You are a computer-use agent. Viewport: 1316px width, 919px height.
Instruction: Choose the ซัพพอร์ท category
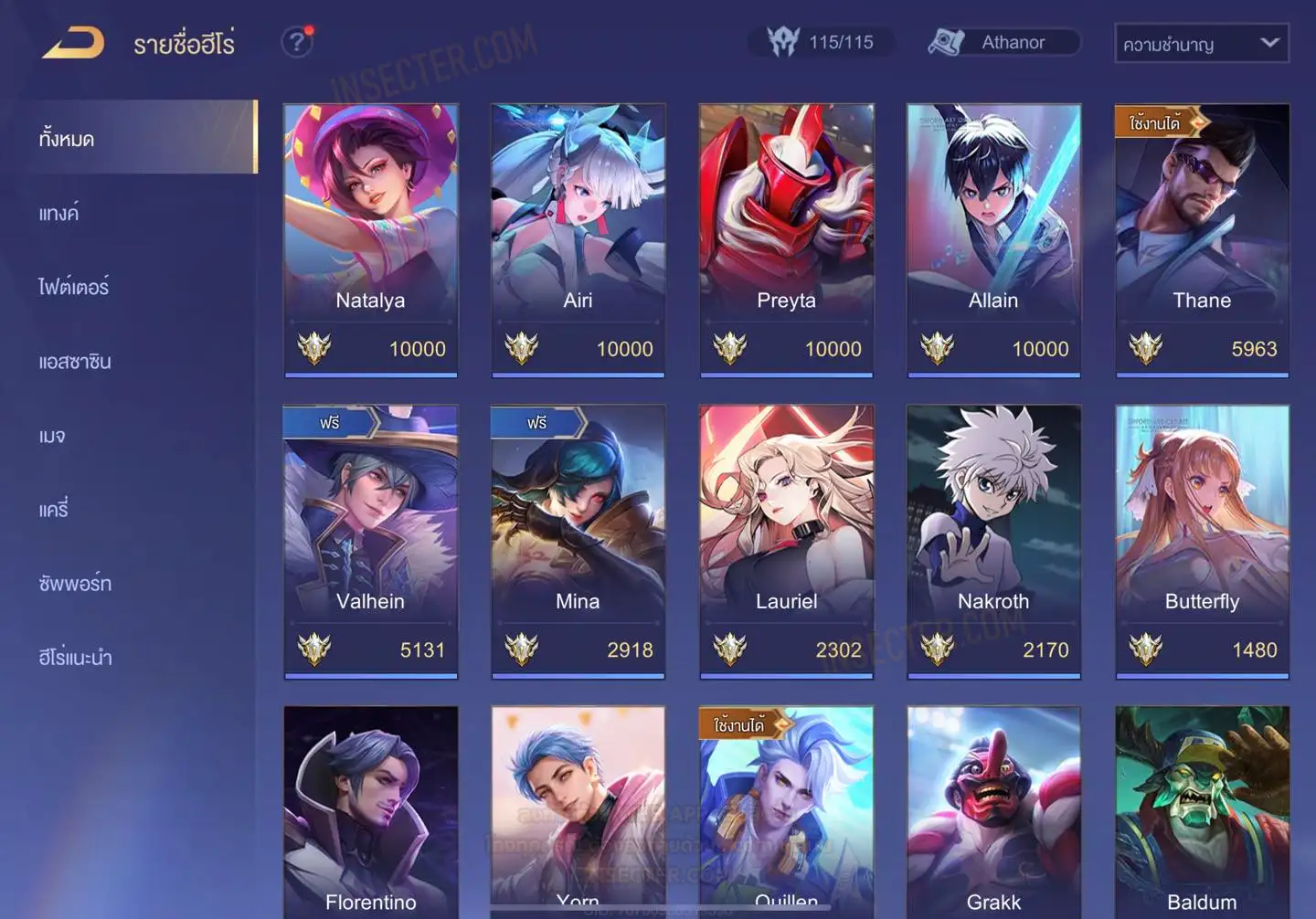coord(75,584)
